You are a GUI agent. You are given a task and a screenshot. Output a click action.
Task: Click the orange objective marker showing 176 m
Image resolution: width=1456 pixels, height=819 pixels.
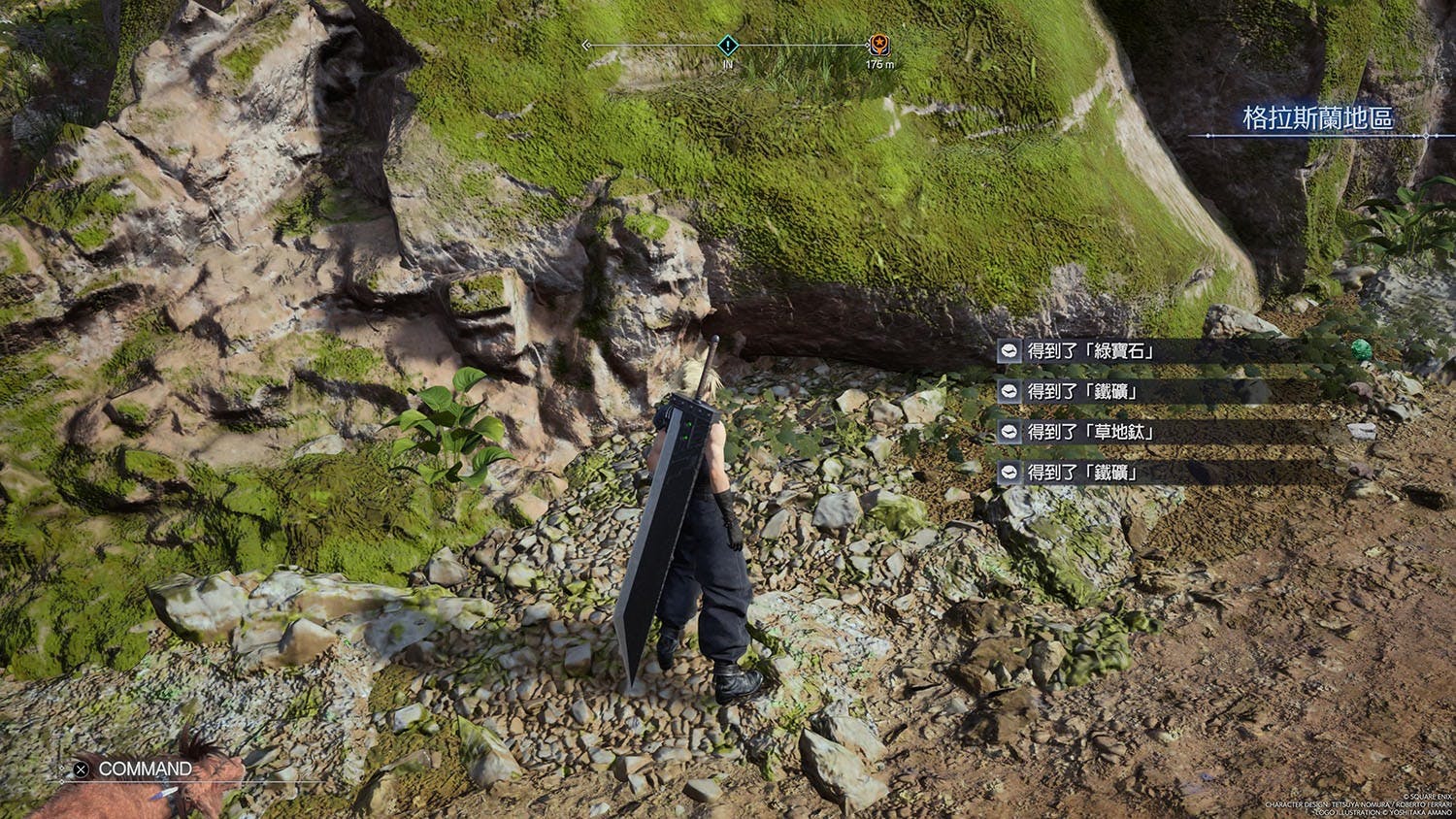(x=879, y=45)
